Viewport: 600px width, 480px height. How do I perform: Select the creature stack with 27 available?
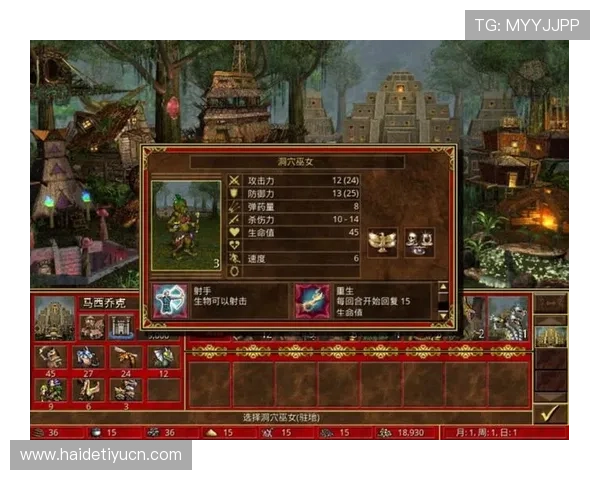click(x=88, y=356)
